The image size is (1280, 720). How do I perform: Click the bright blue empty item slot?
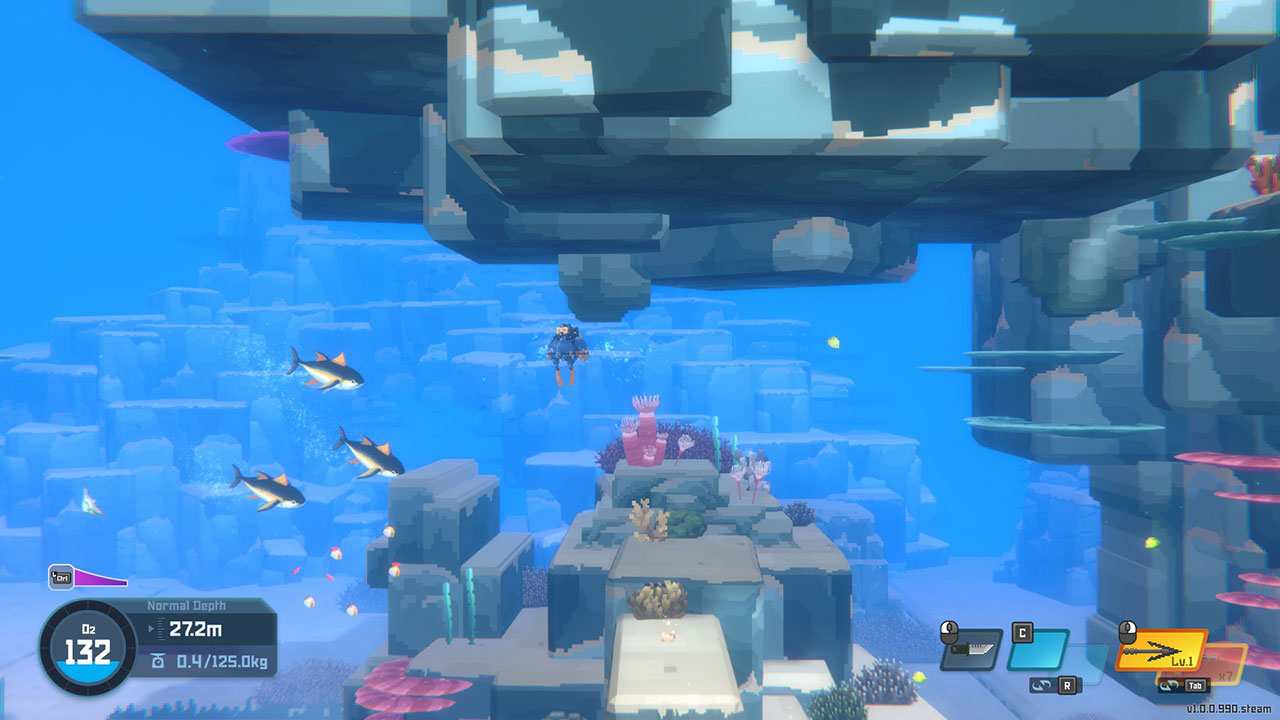(x=1037, y=650)
